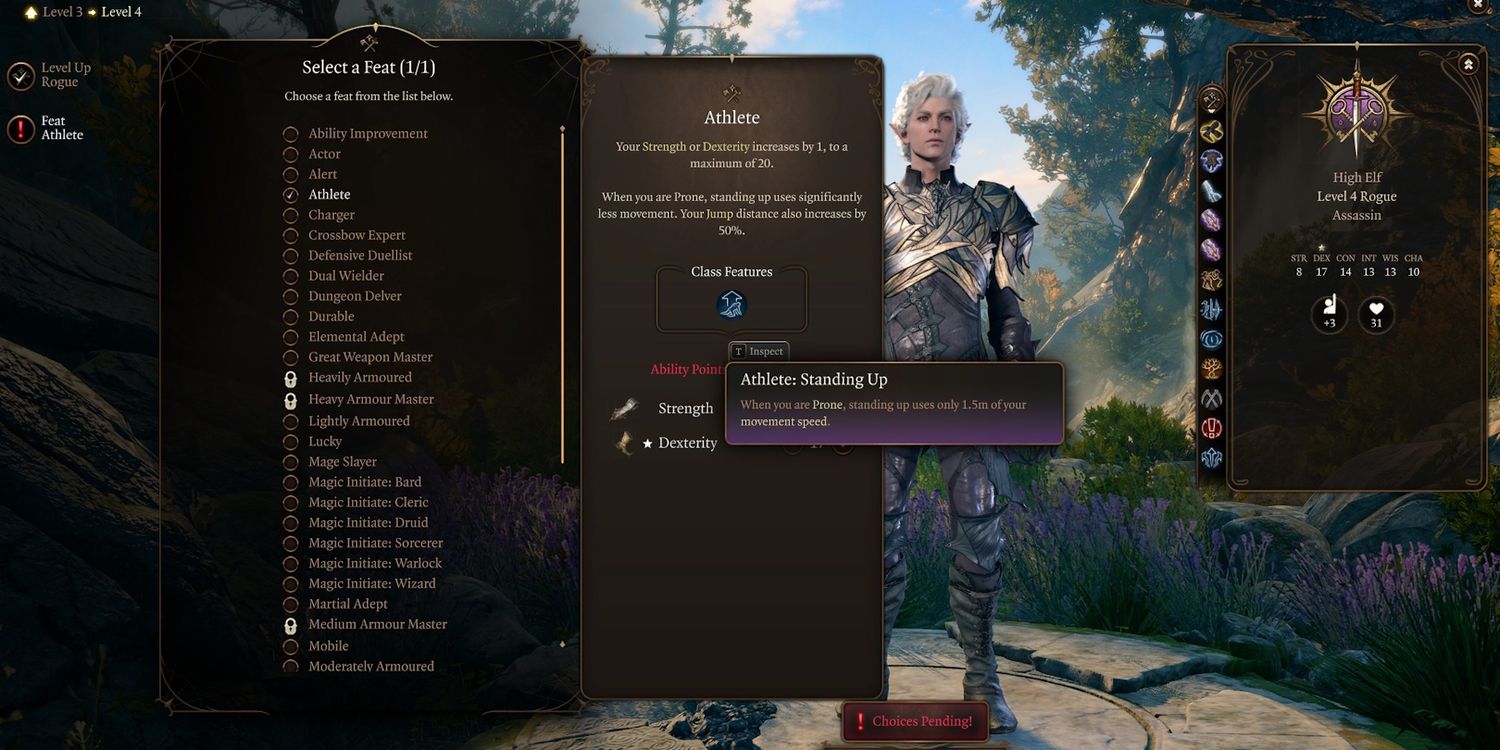Choose the Actor feat

[324, 154]
